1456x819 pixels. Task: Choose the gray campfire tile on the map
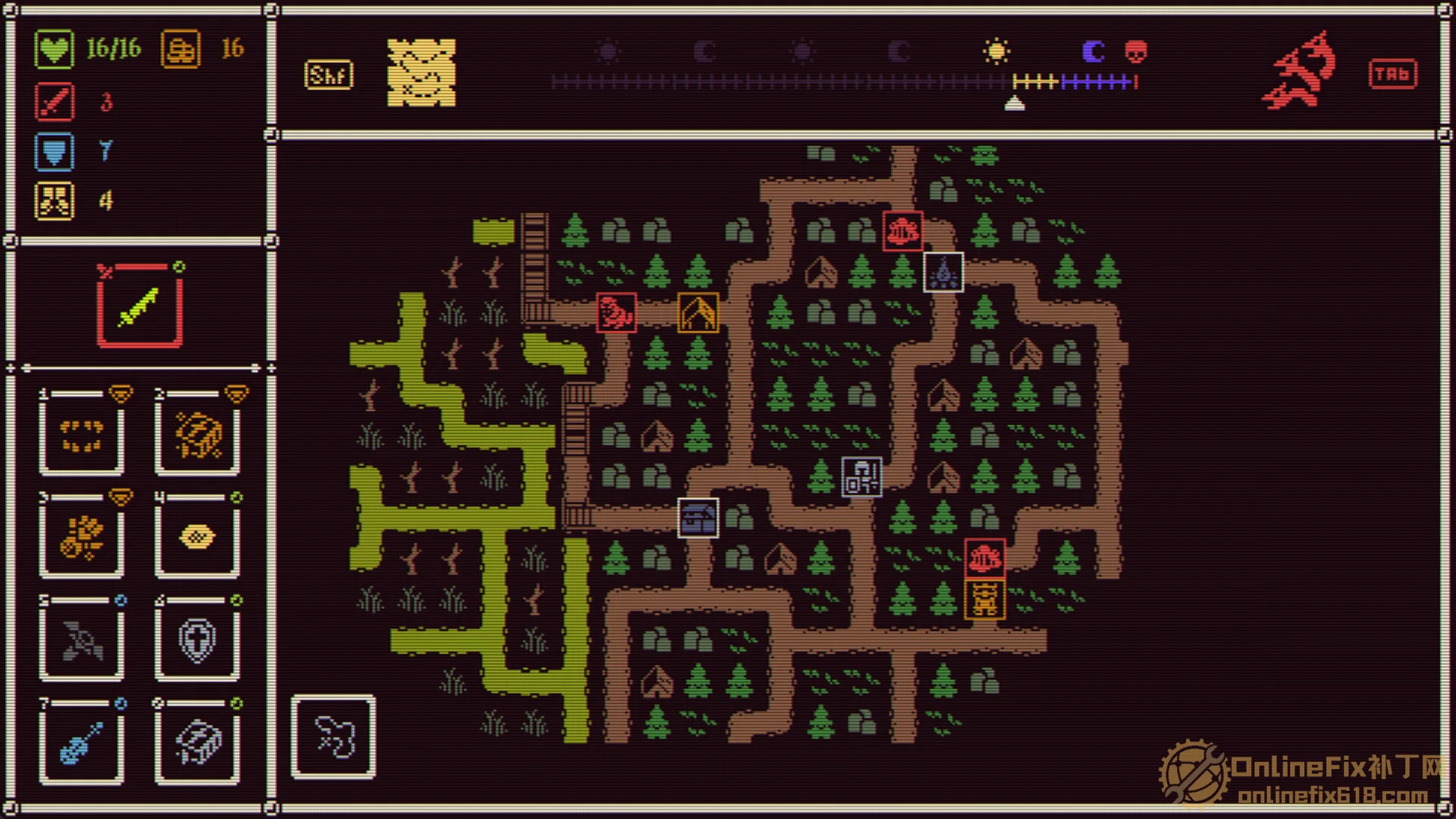pos(943,271)
